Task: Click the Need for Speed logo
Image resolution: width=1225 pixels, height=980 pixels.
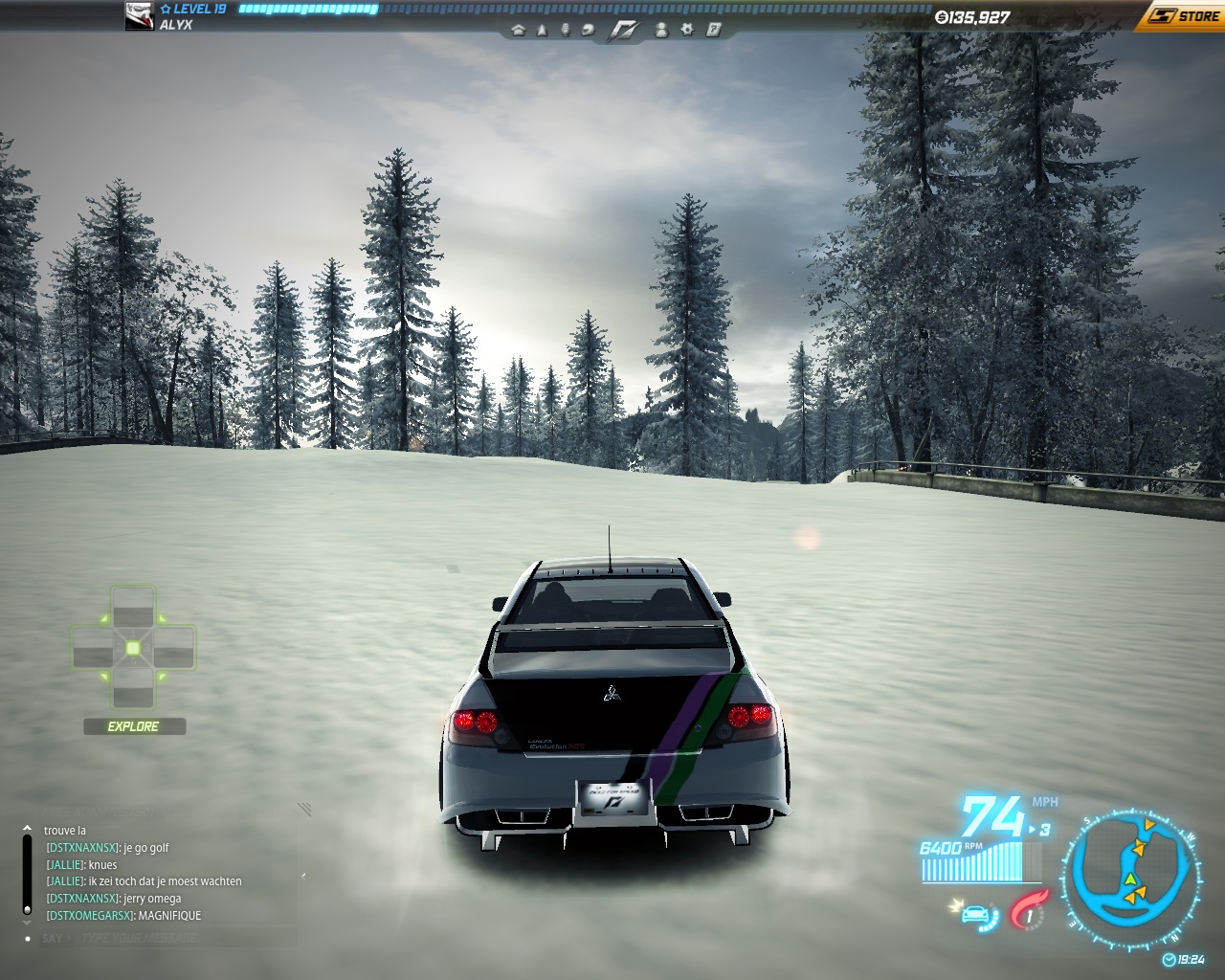Action: coord(624,30)
